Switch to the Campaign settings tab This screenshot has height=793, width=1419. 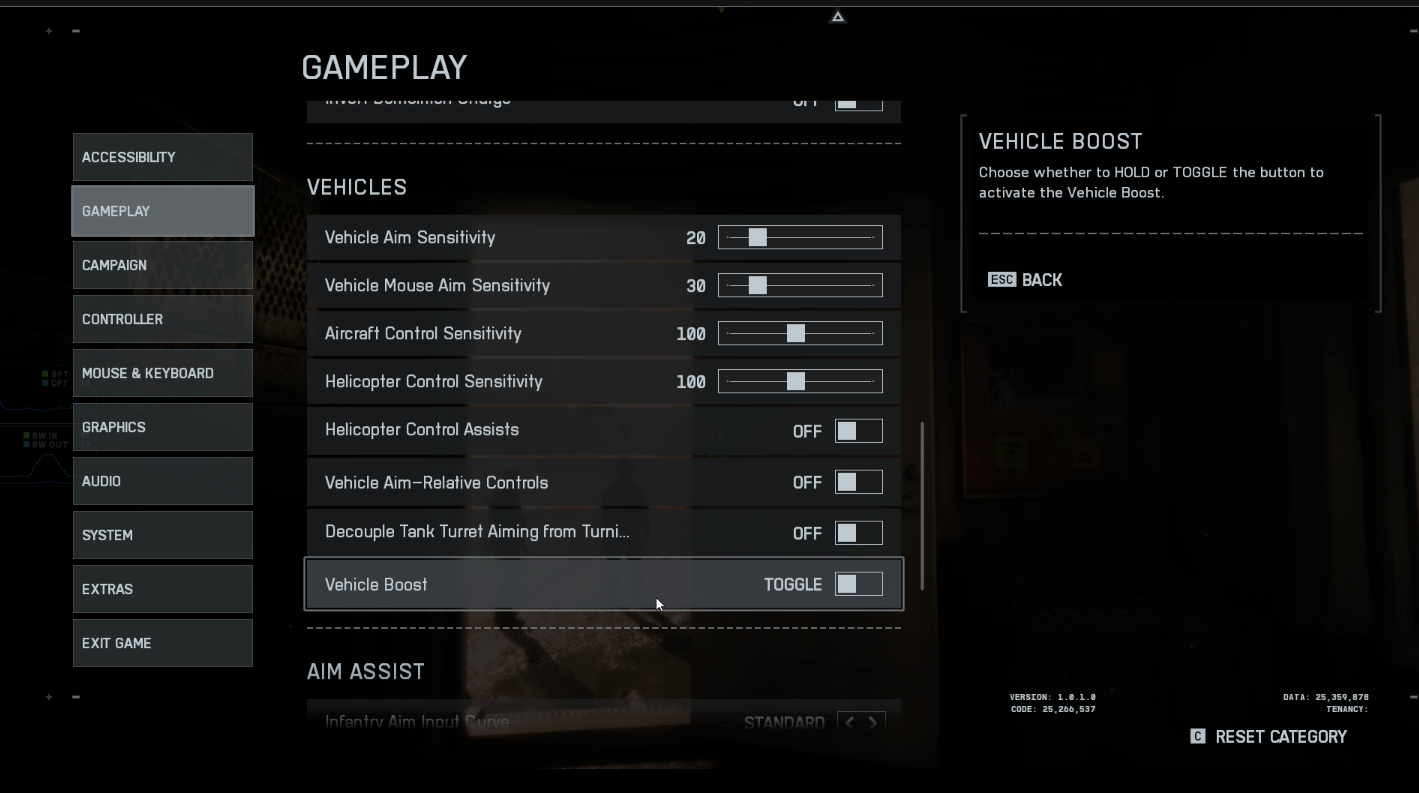[162, 265]
